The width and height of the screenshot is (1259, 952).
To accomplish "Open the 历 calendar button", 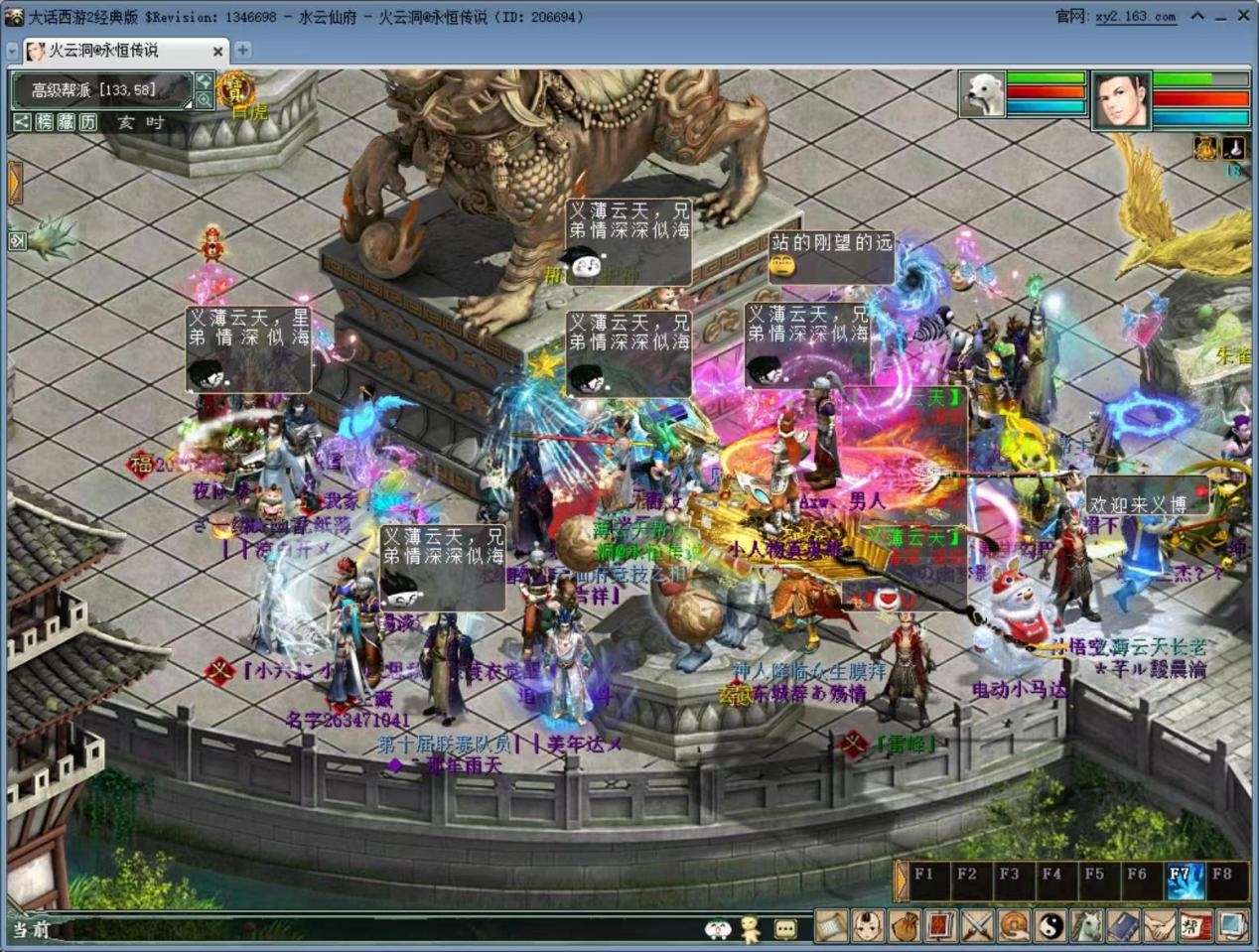I will click(88, 122).
